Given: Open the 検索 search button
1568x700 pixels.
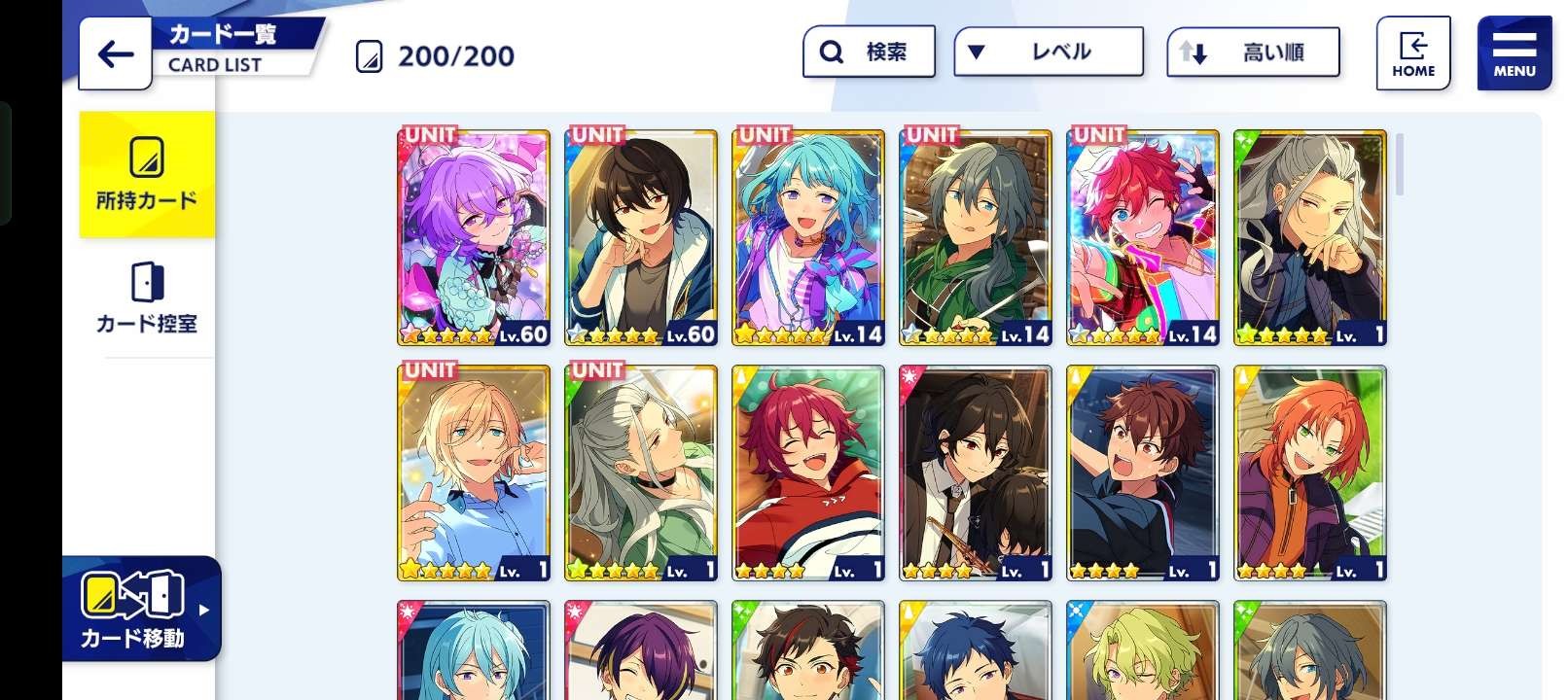Looking at the screenshot, I should 869,52.
